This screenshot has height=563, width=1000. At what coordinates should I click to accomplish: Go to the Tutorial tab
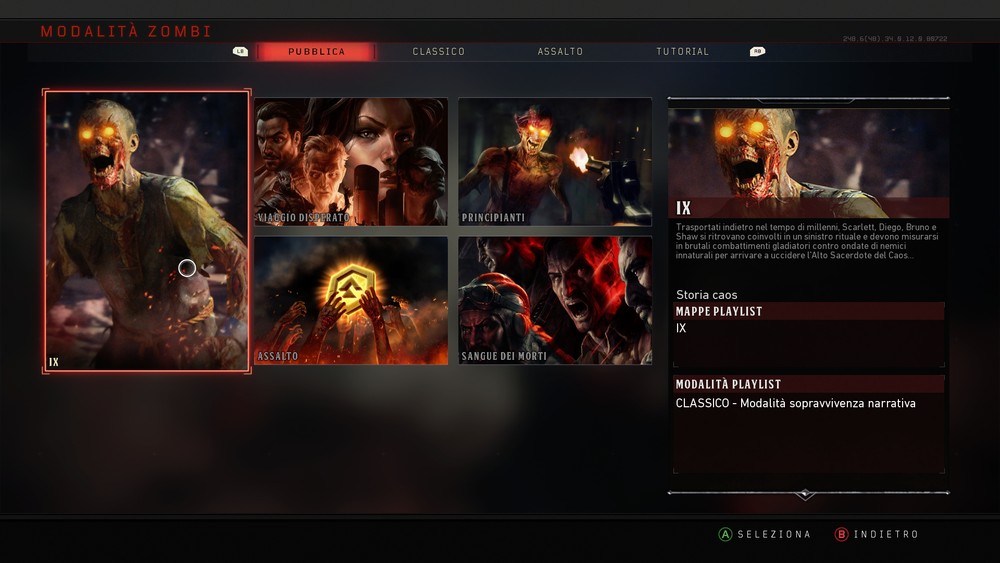[682, 52]
